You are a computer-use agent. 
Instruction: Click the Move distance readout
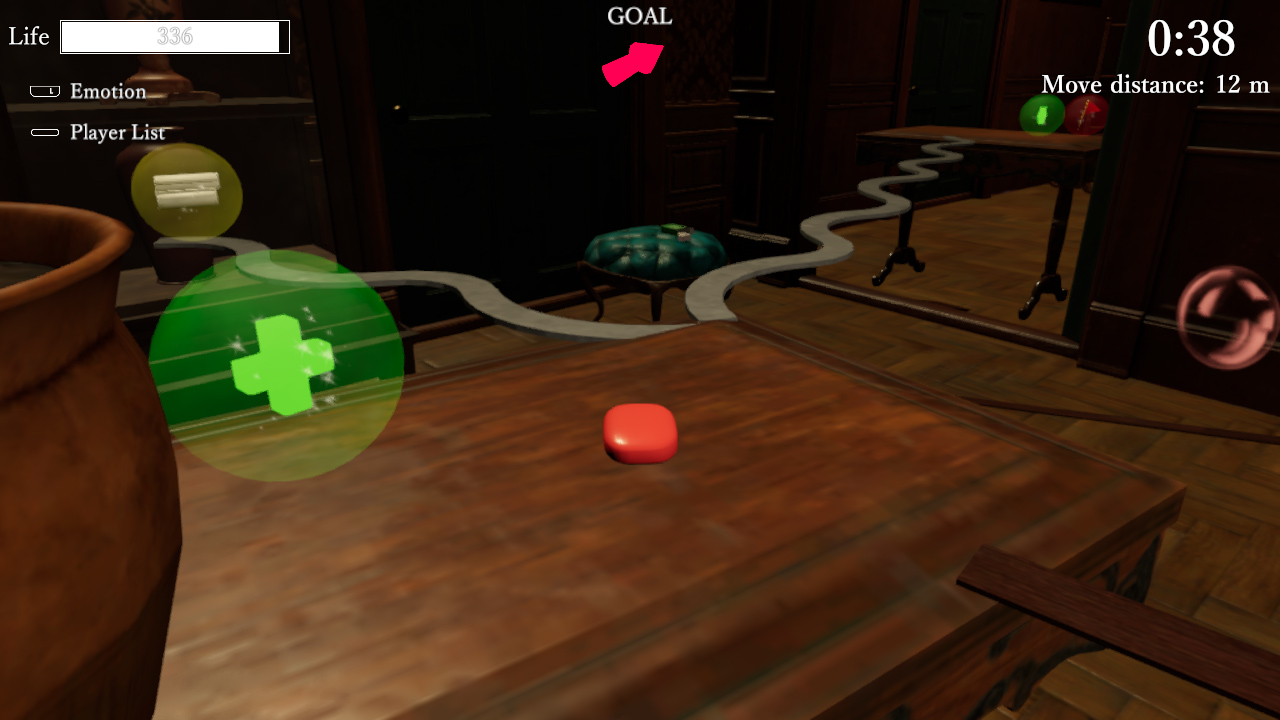pyautogui.click(x=1153, y=85)
